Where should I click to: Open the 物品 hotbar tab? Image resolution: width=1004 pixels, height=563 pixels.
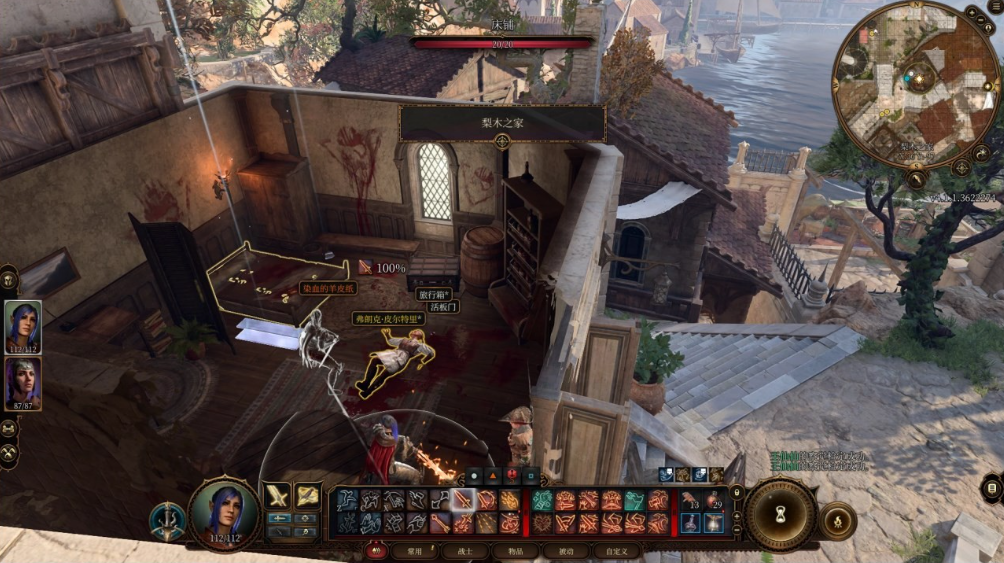[x=514, y=551]
